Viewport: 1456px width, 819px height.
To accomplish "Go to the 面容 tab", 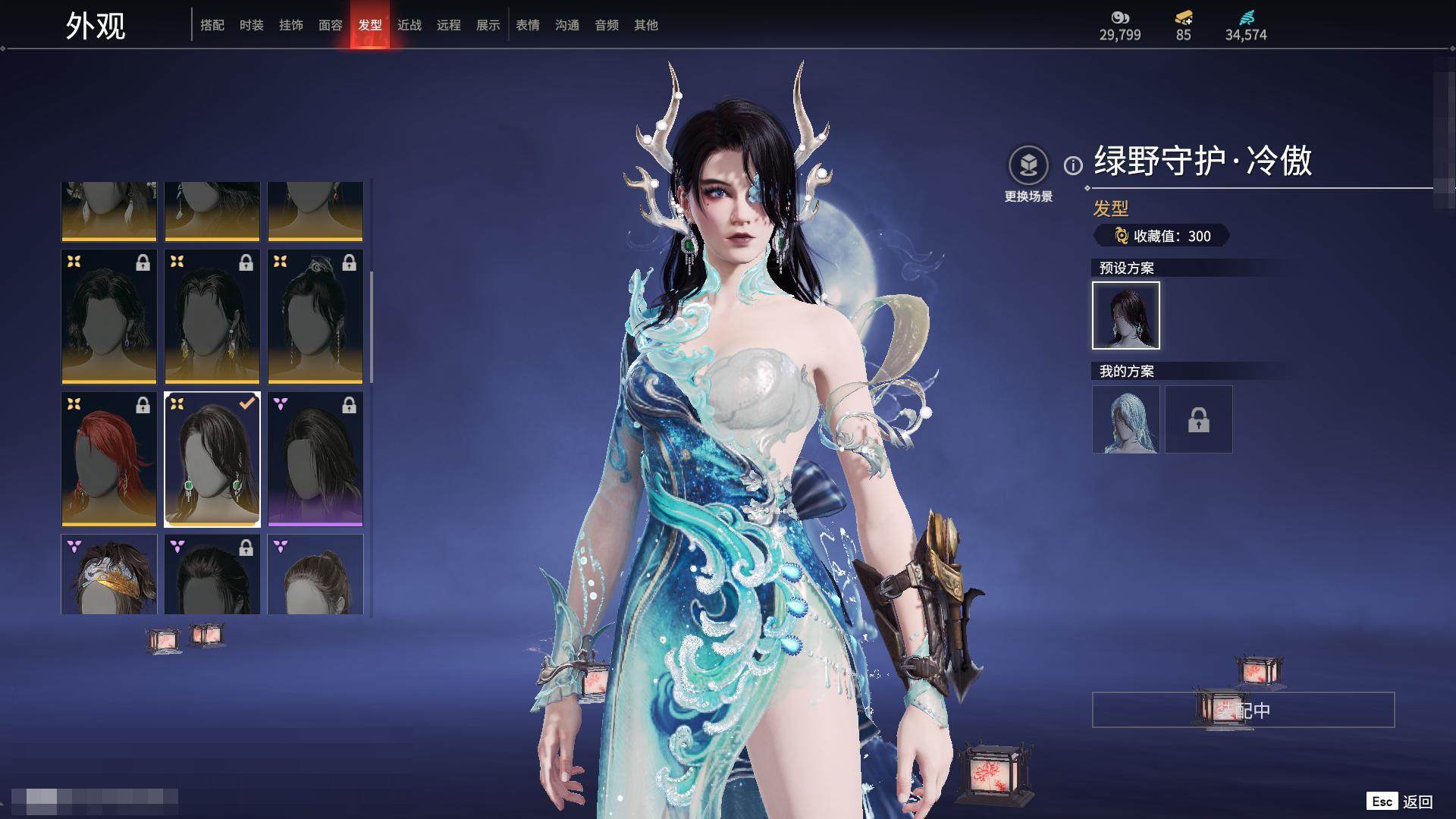I will point(331,25).
